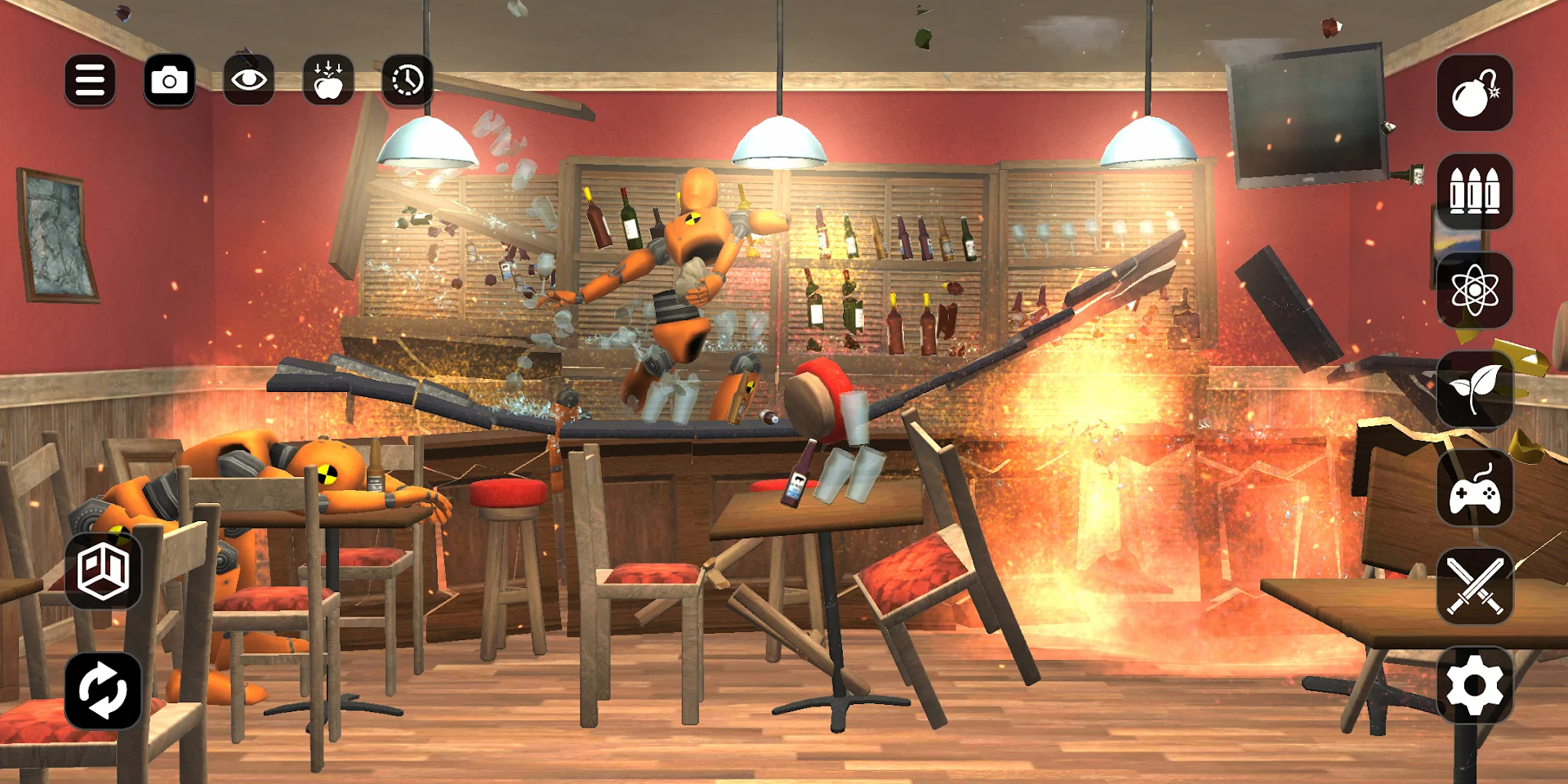This screenshot has width=1568, height=784.
Task: Hide the interface using the eye icon
Action: coord(249,78)
